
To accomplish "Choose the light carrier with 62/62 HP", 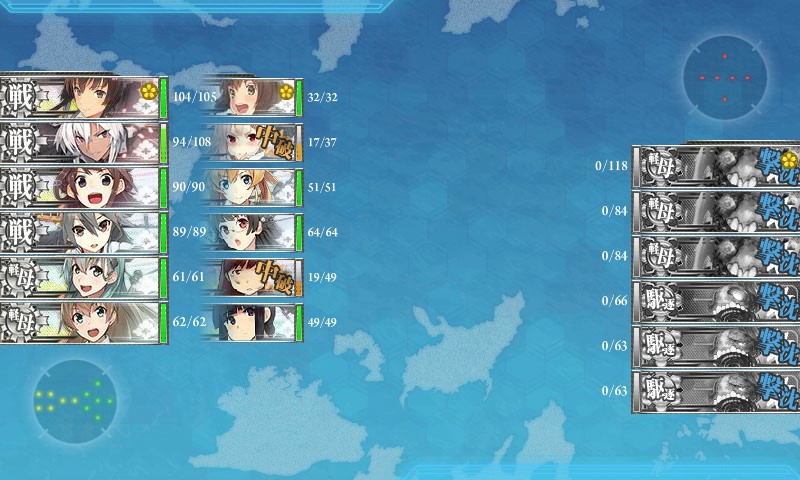I will coord(80,323).
